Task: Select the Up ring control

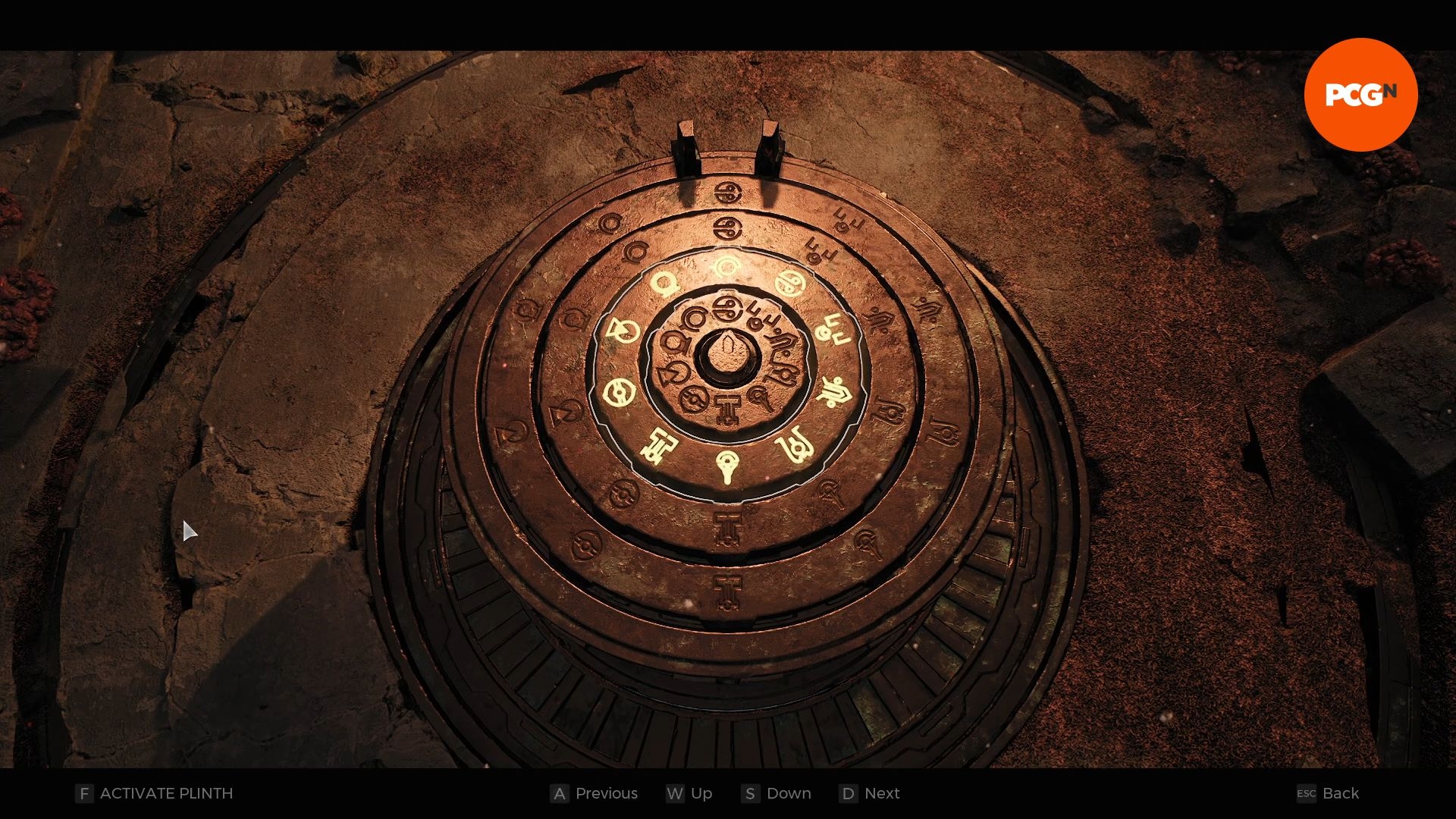Action: point(689,793)
